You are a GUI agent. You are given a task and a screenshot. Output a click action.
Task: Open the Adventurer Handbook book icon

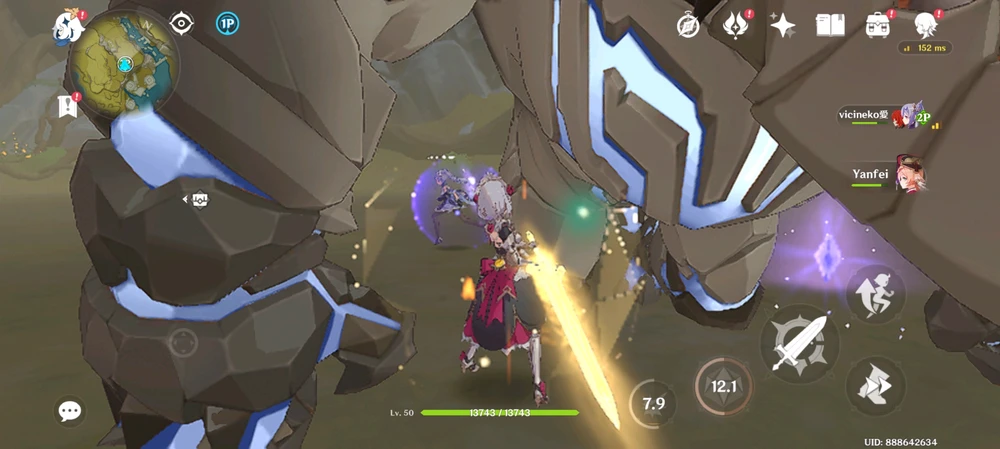[830, 26]
